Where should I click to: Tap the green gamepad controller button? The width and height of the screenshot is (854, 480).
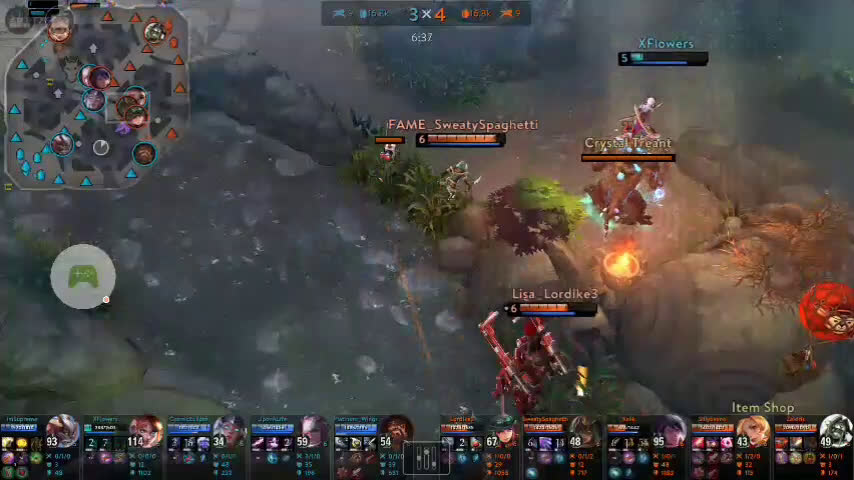click(x=83, y=276)
